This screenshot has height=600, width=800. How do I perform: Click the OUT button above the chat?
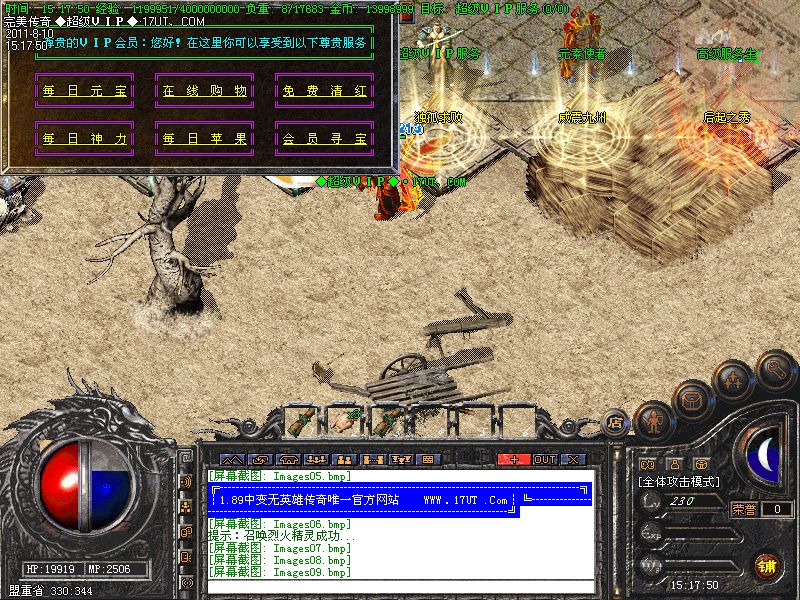(544, 459)
